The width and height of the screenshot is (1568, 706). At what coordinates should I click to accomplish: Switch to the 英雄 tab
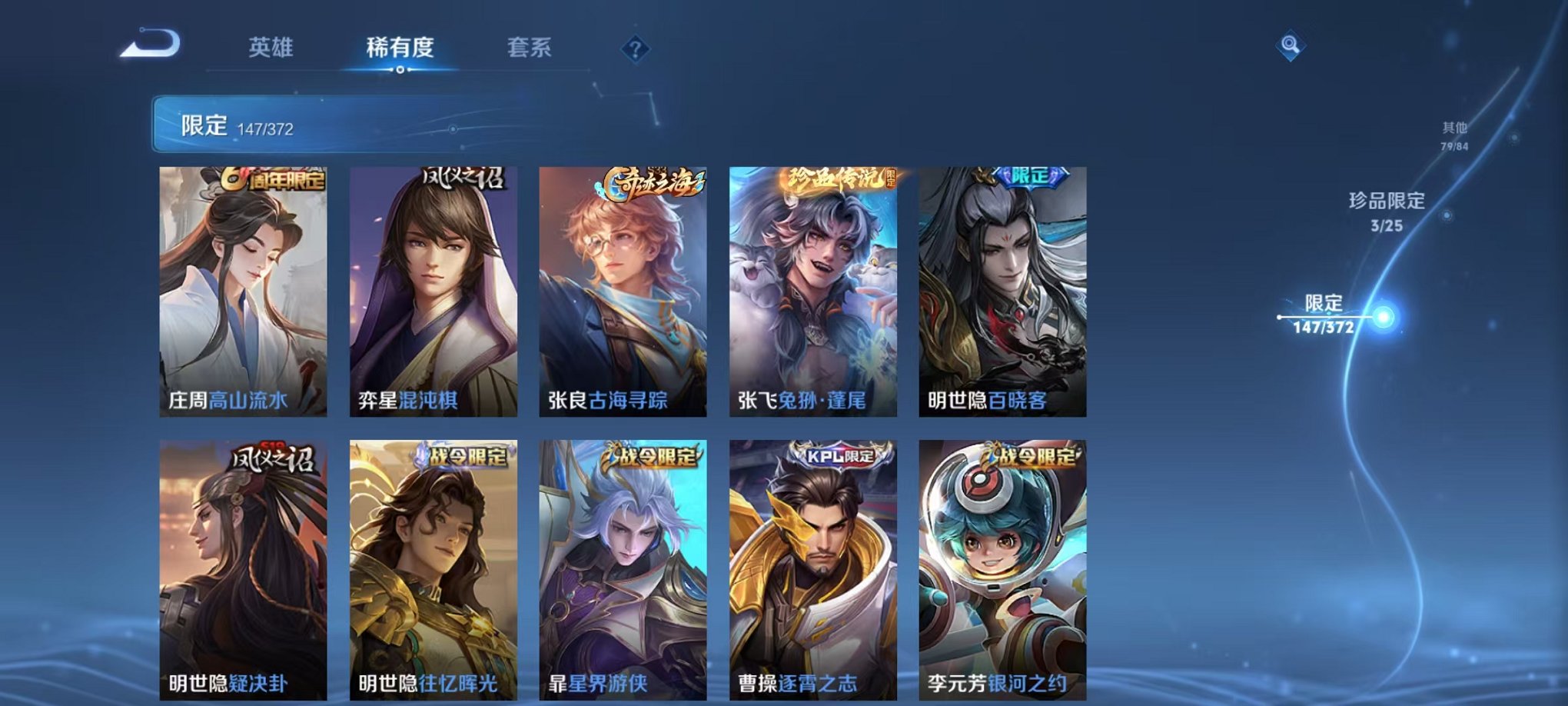coord(271,48)
